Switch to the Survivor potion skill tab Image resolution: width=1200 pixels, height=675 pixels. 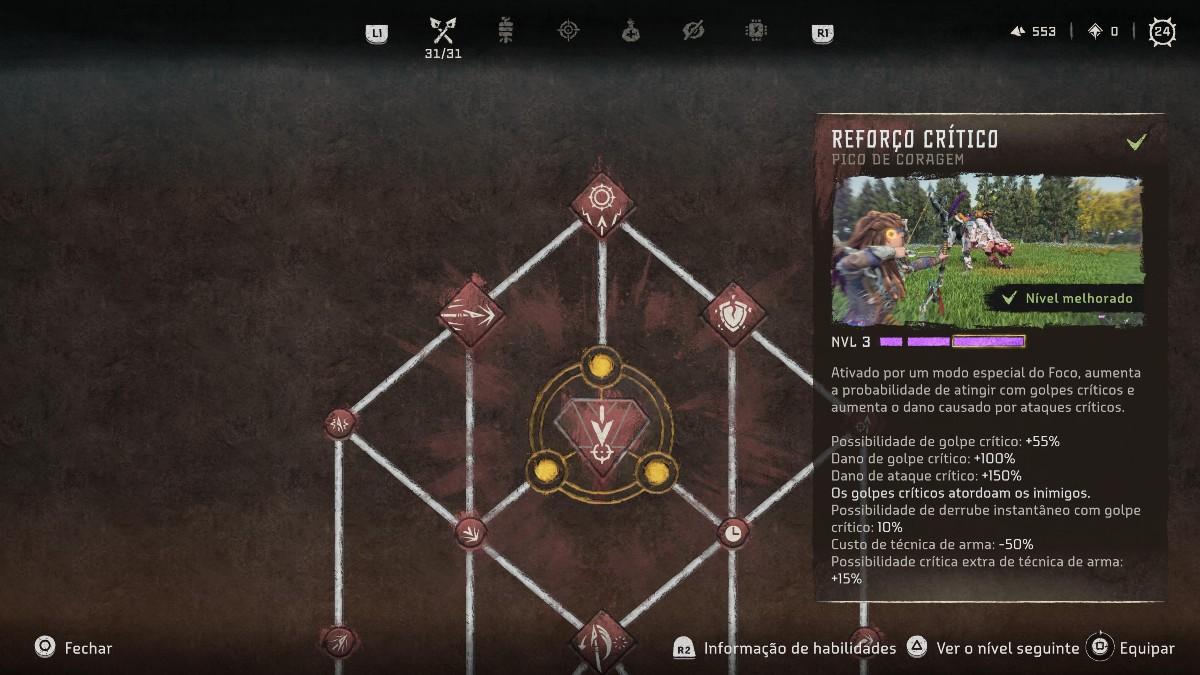coord(631,31)
